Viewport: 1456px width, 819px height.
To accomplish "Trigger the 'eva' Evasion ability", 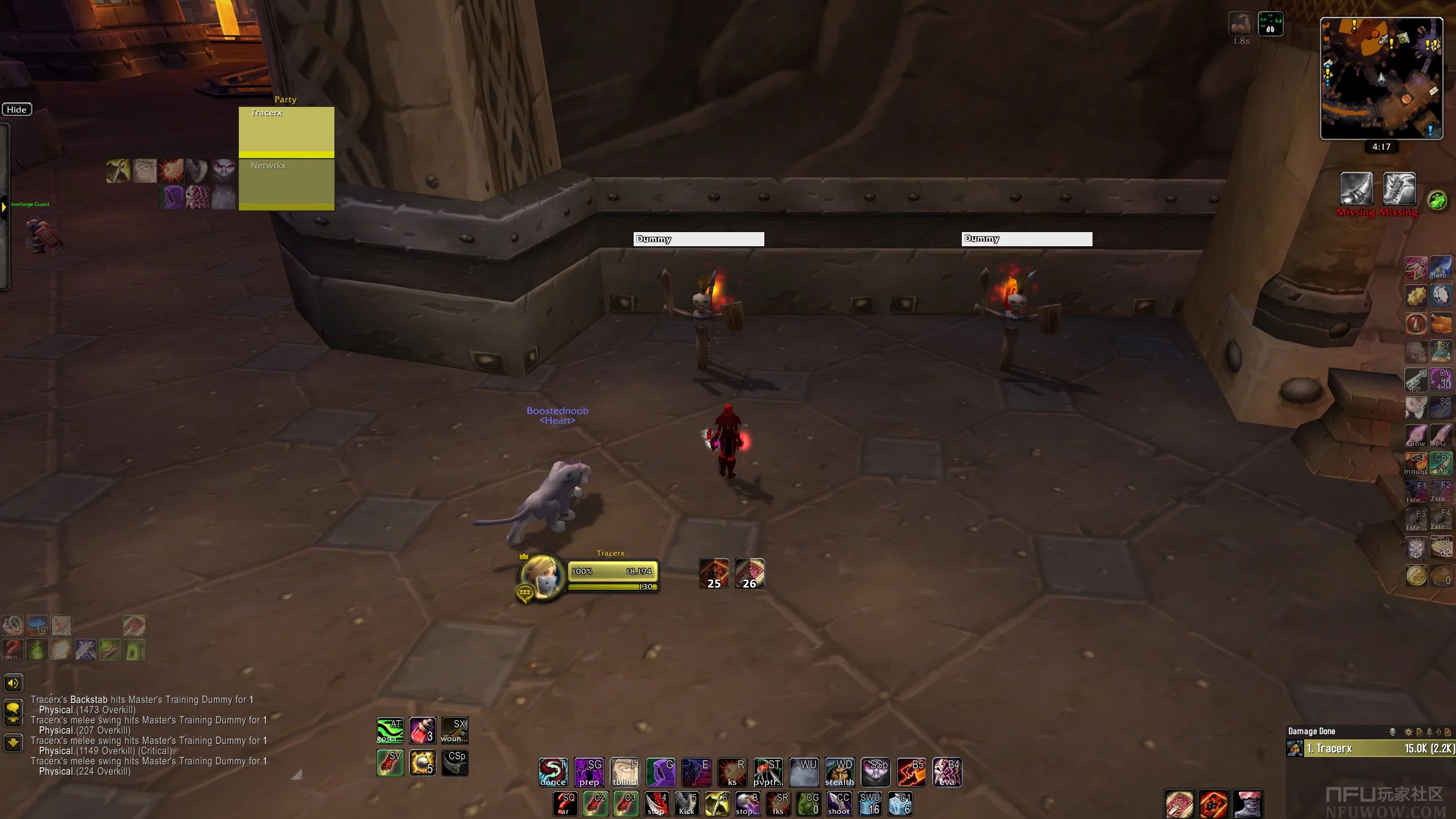I will click(x=947, y=772).
